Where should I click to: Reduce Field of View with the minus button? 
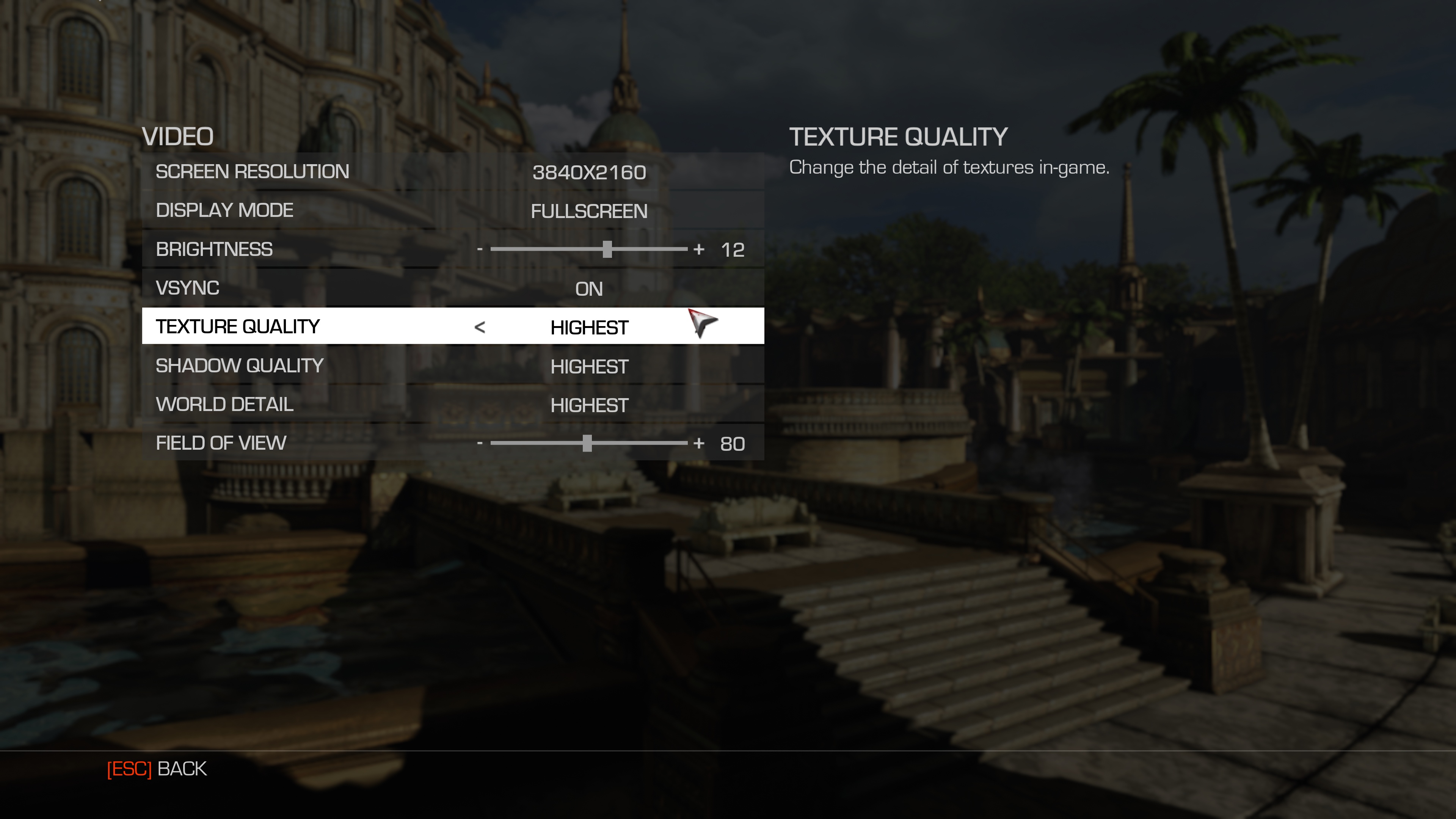(x=480, y=444)
